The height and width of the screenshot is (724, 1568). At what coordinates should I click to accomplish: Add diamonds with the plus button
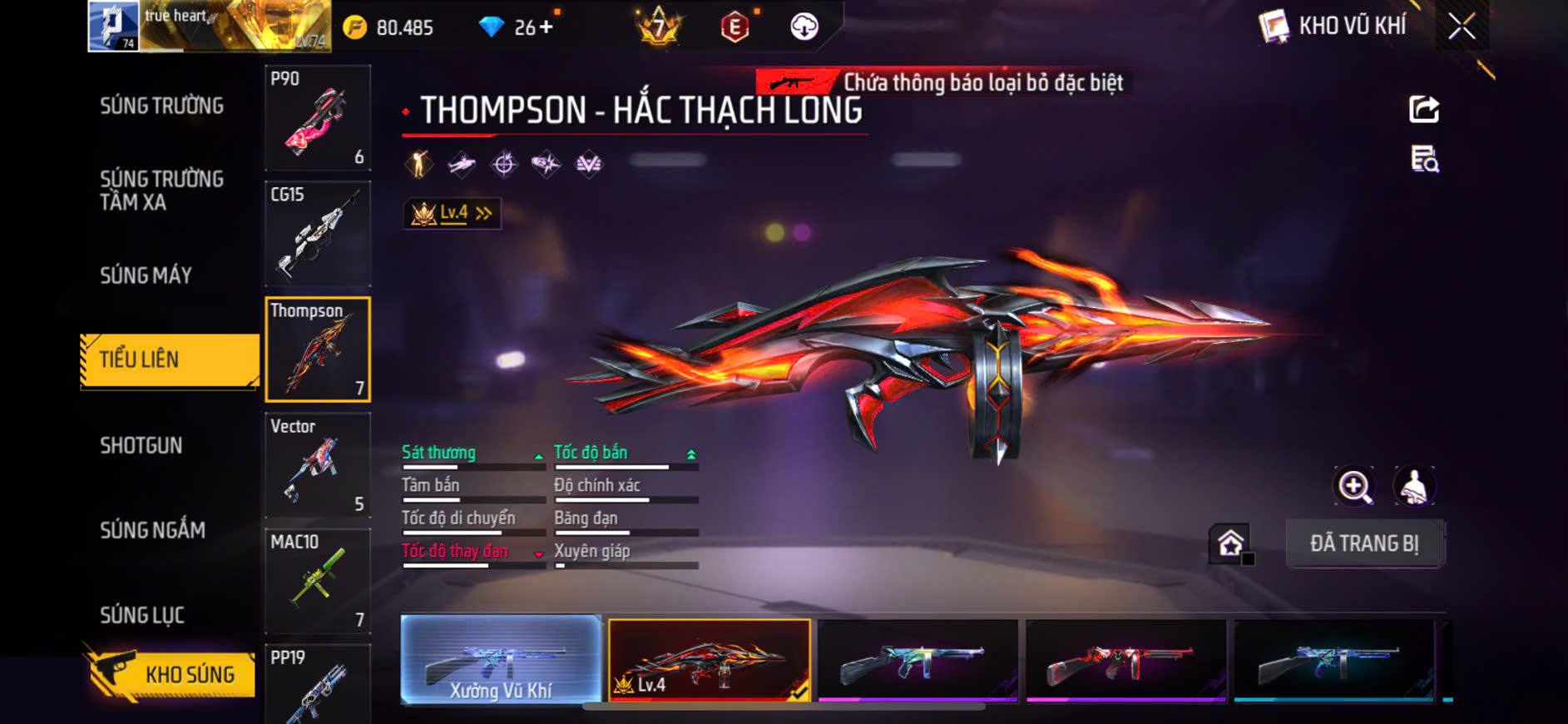pyautogui.click(x=546, y=27)
